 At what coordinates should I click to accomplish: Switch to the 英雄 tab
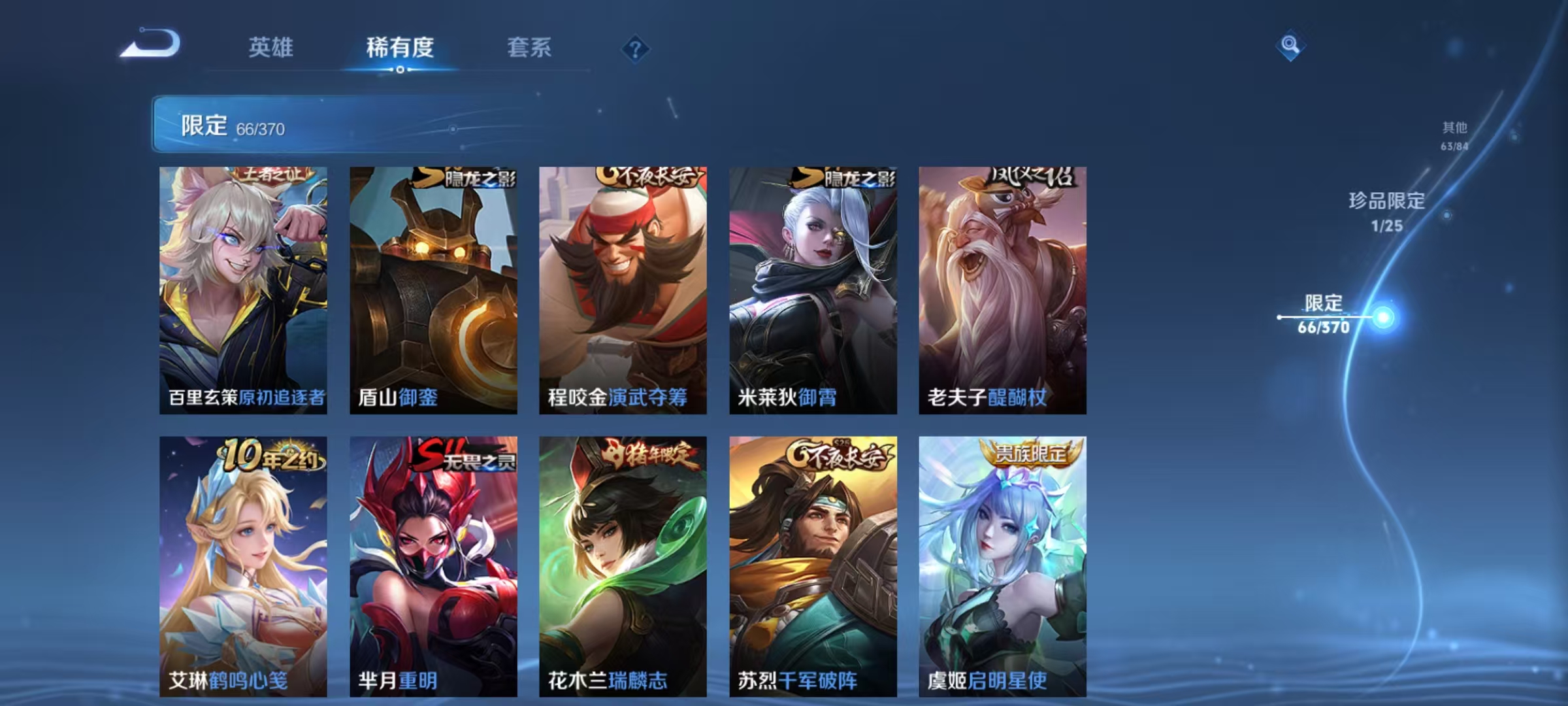(270, 48)
